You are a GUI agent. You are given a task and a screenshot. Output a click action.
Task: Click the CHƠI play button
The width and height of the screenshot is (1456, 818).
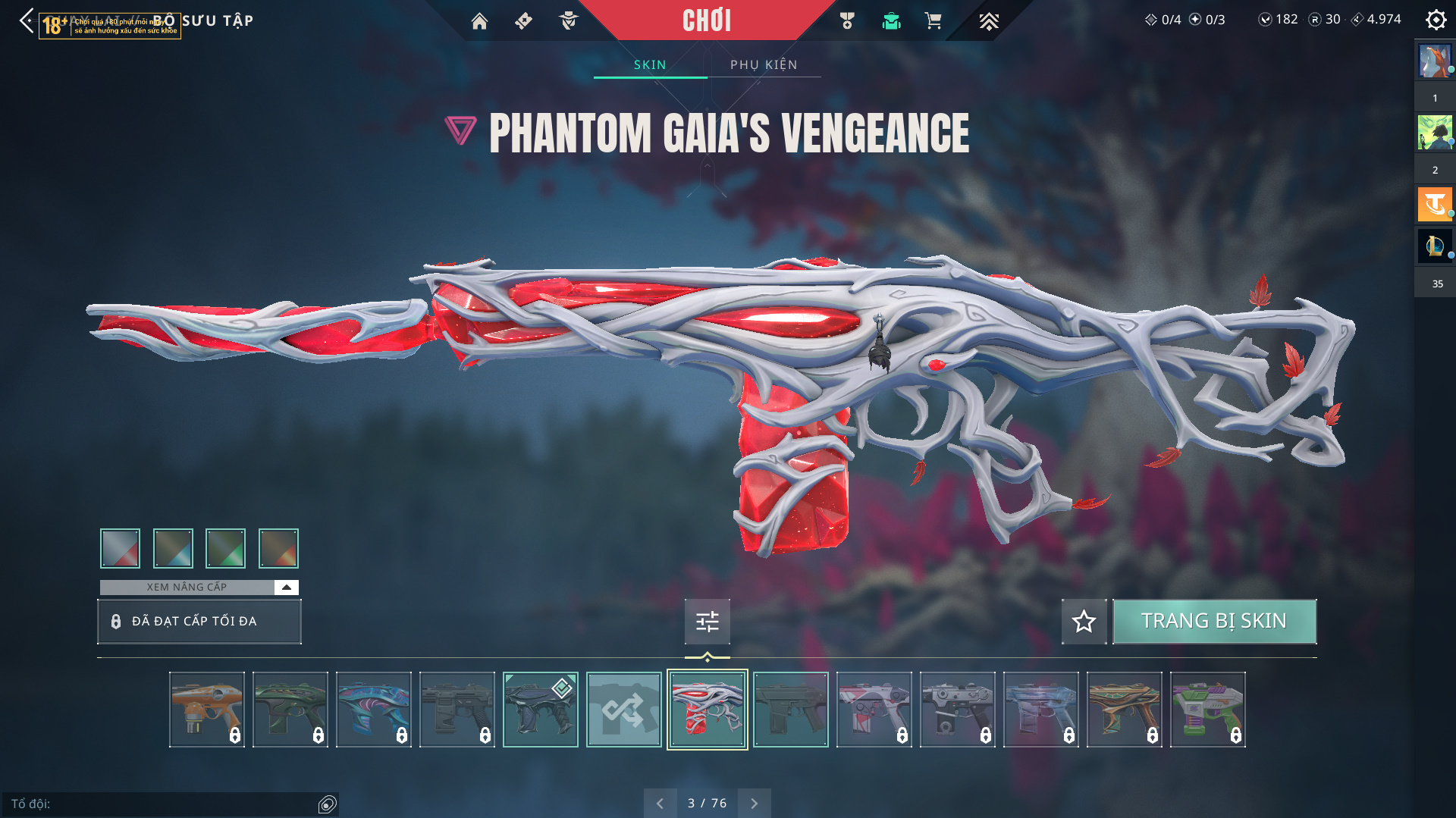coord(706,20)
